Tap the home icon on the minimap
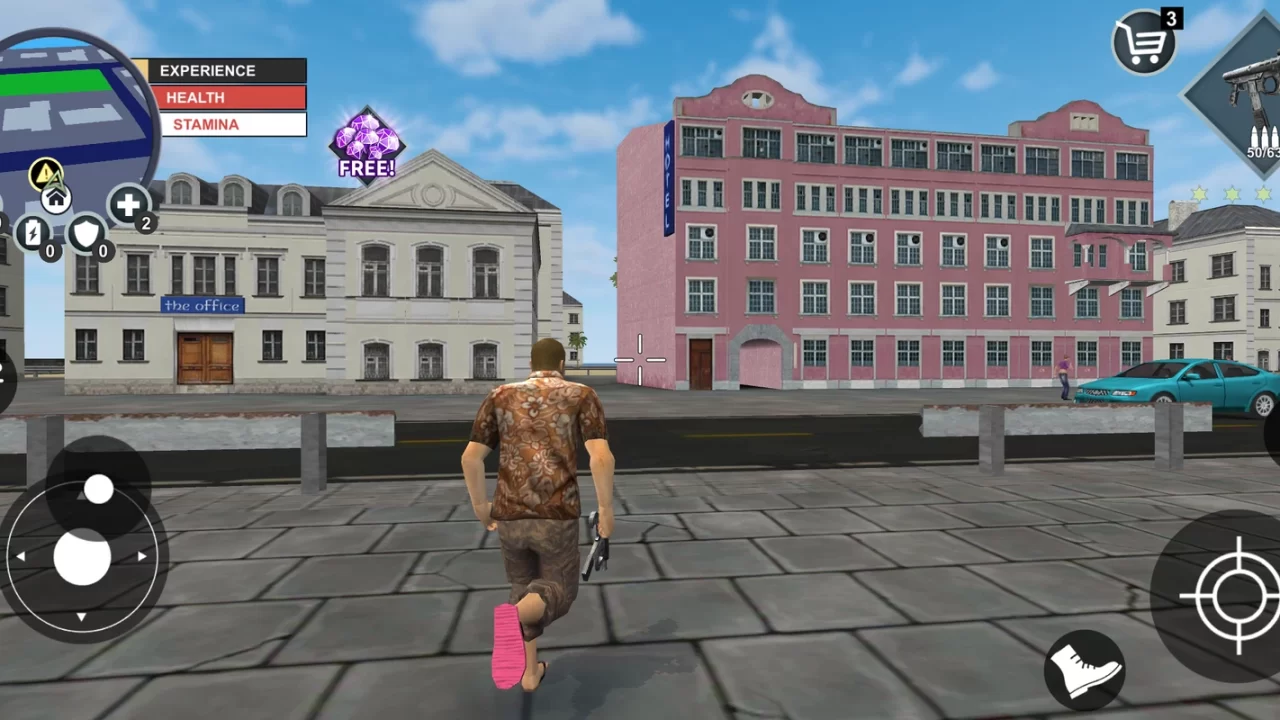Viewport: 1280px width, 720px height. (56, 198)
